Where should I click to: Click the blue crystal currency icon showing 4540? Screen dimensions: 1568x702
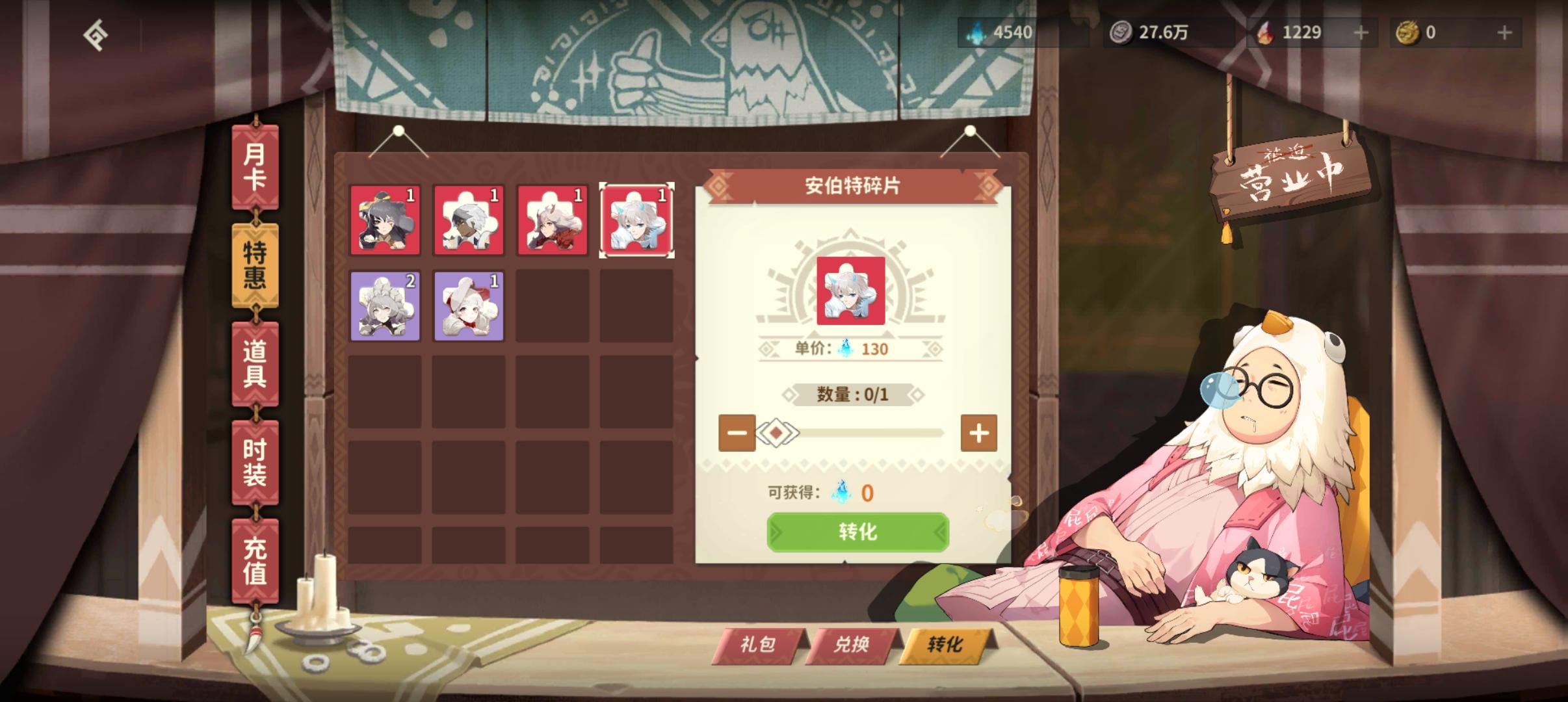point(974,32)
